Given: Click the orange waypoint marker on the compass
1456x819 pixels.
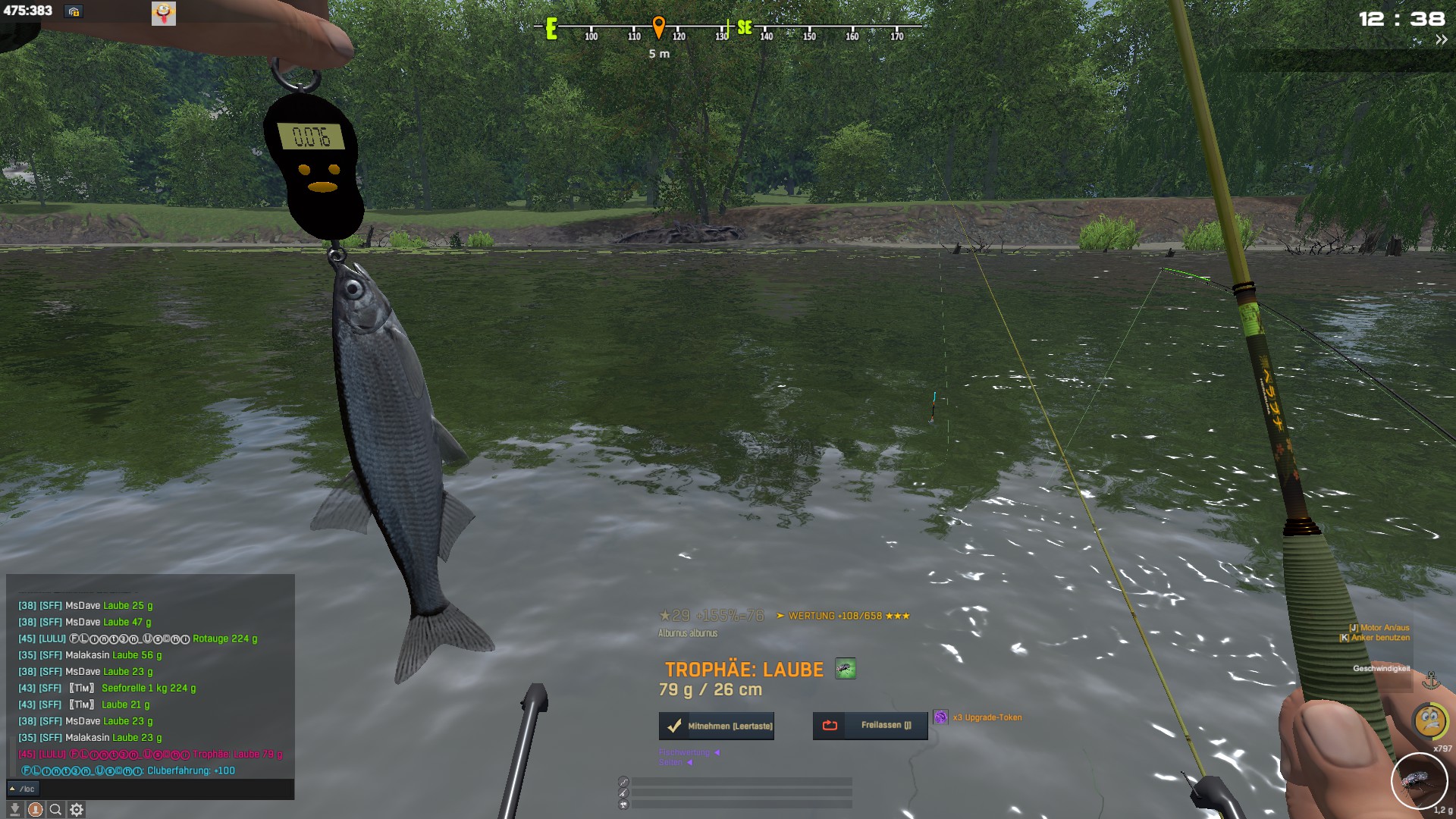Looking at the screenshot, I should [x=658, y=27].
